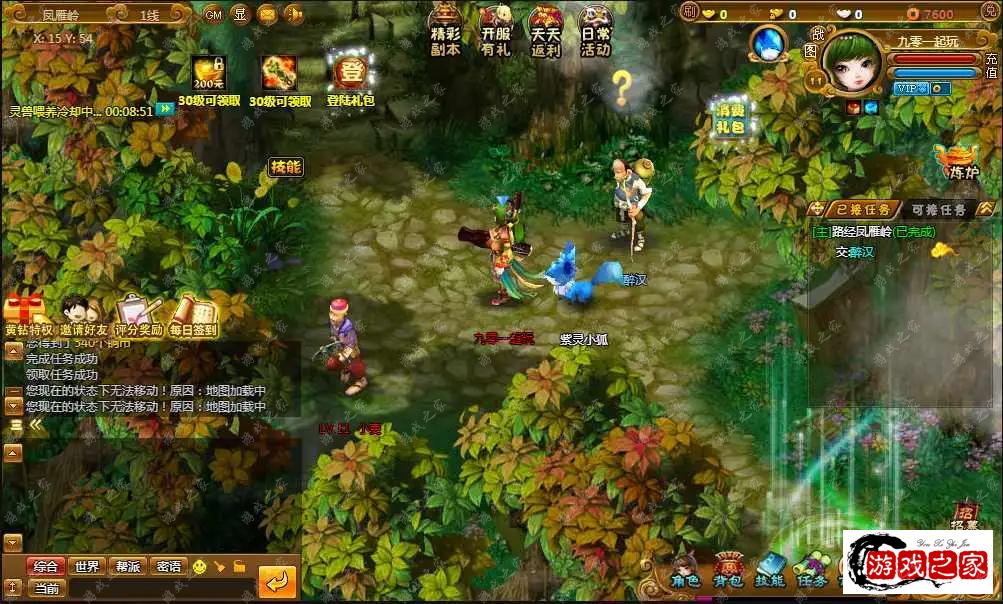Open the 开服有礼 server gift event
Screen dimensions: 1003x604
click(496, 30)
